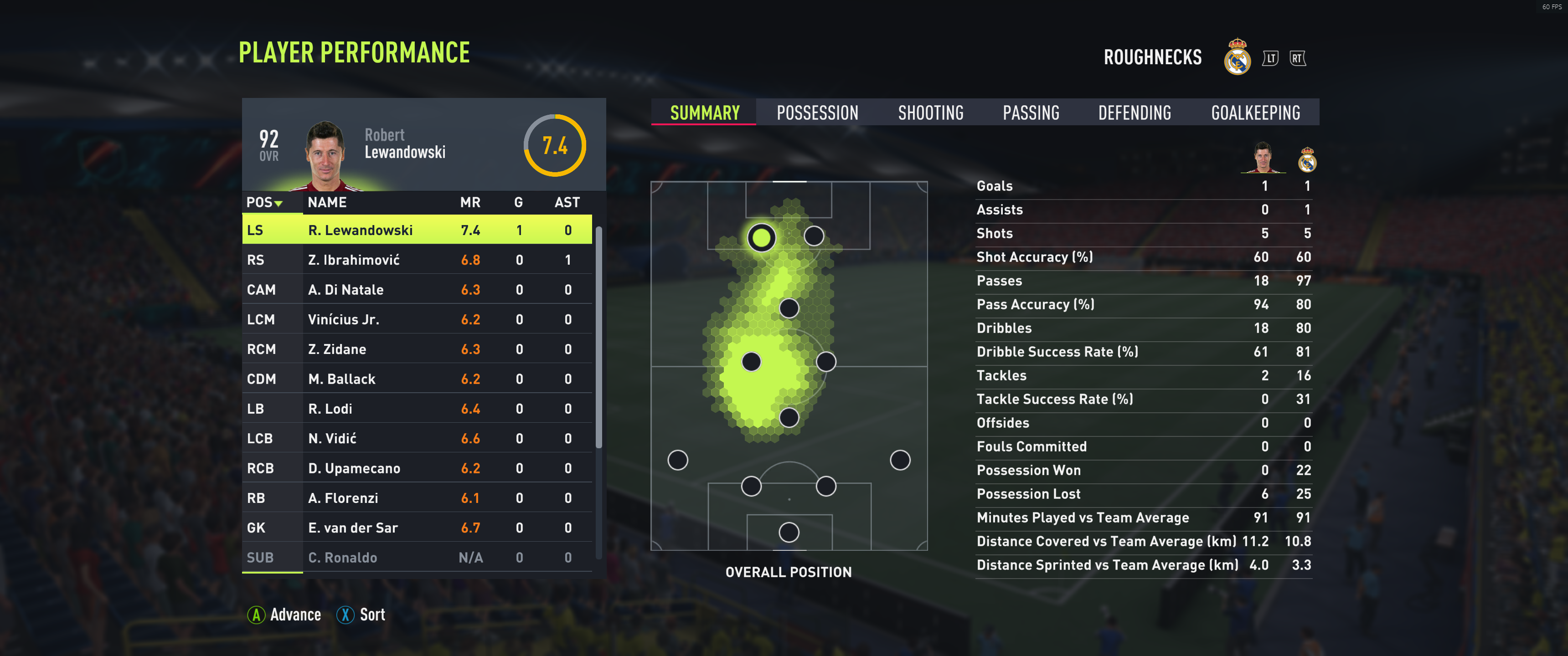
Task: Pick Z. Zidane from player list
Action: pyautogui.click(x=416, y=349)
